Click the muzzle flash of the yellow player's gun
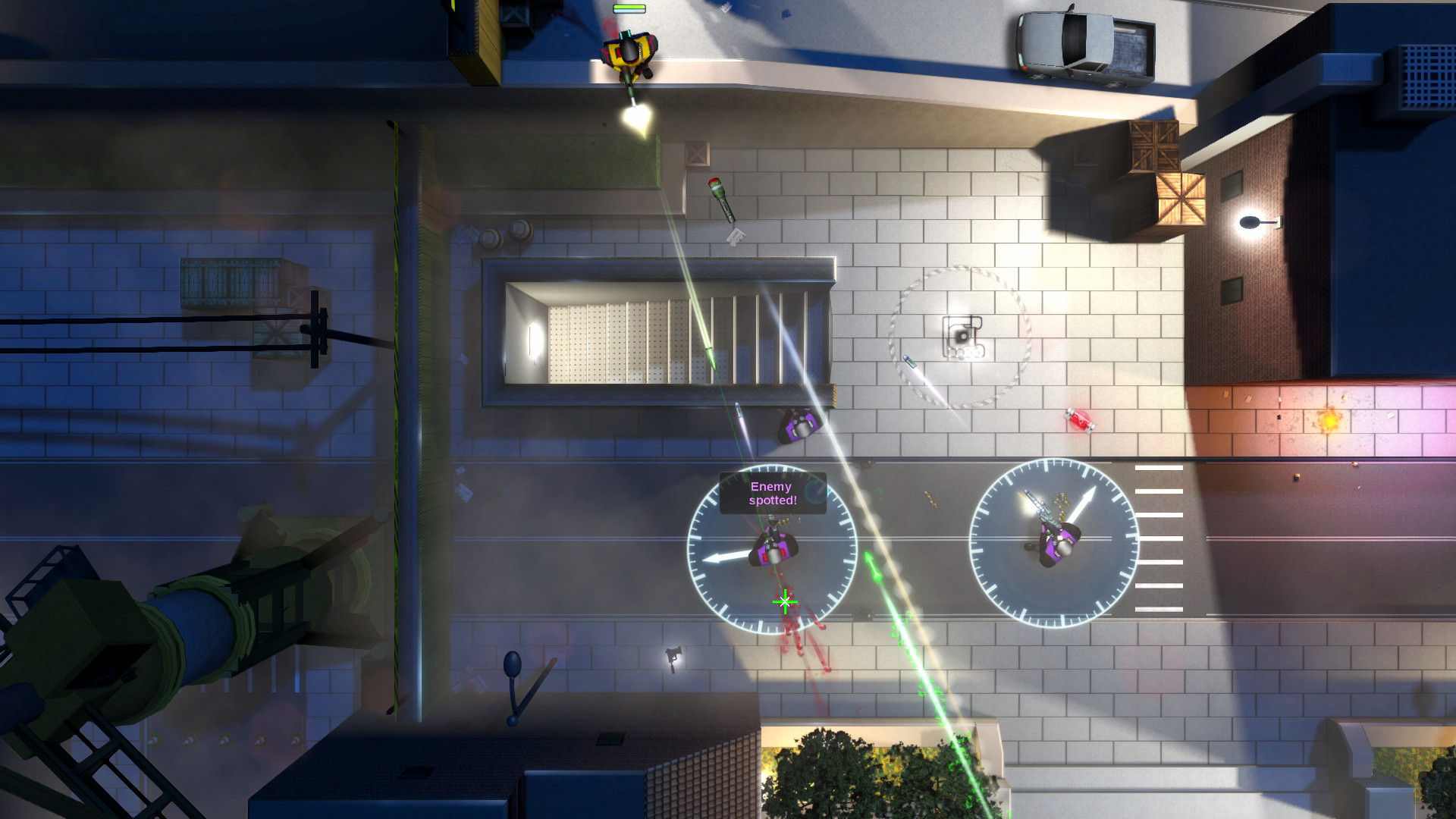Screen dimensions: 1456x819 tap(634, 118)
